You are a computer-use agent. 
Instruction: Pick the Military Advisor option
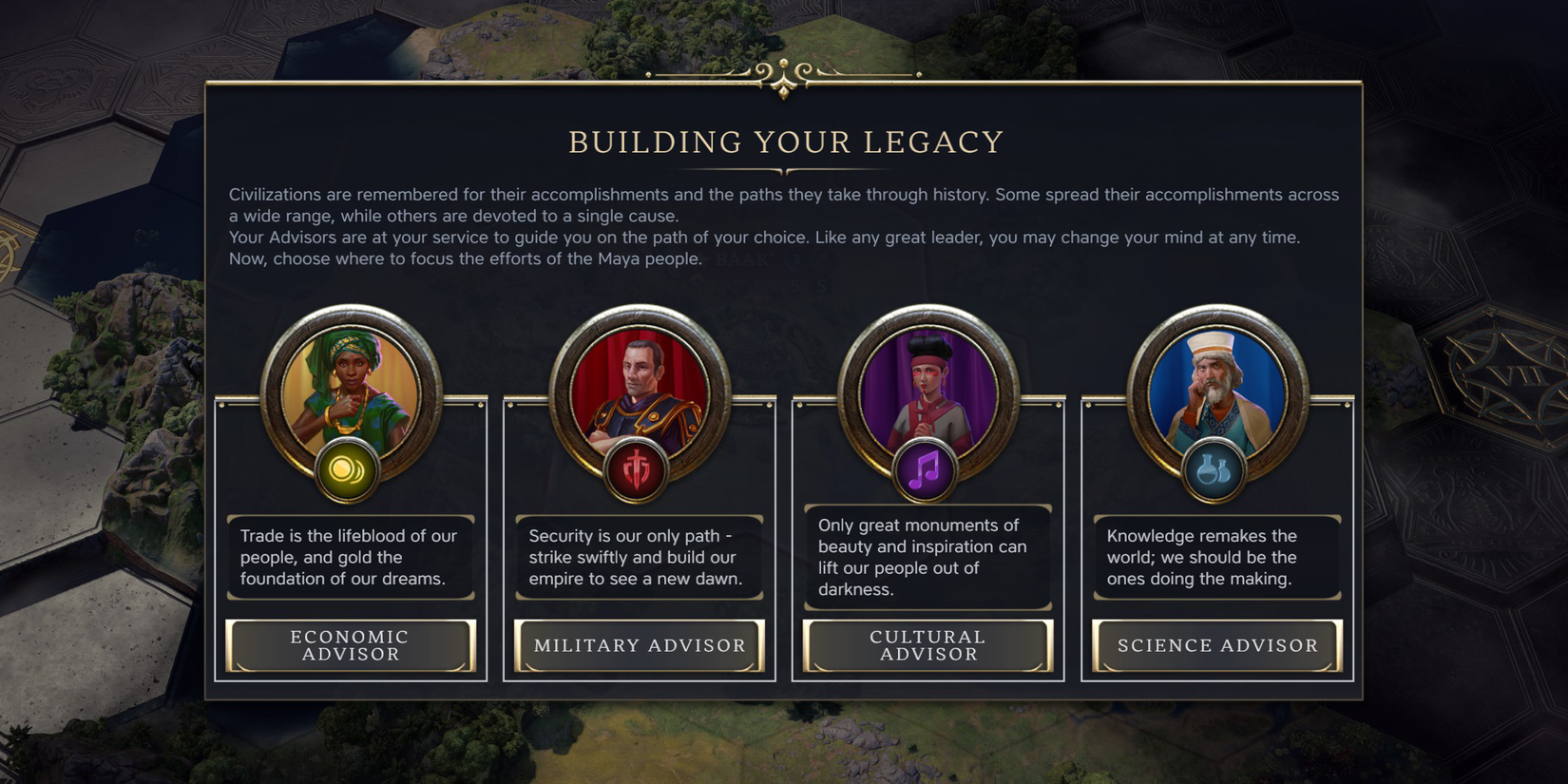pyautogui.click(x=639, y=645)
